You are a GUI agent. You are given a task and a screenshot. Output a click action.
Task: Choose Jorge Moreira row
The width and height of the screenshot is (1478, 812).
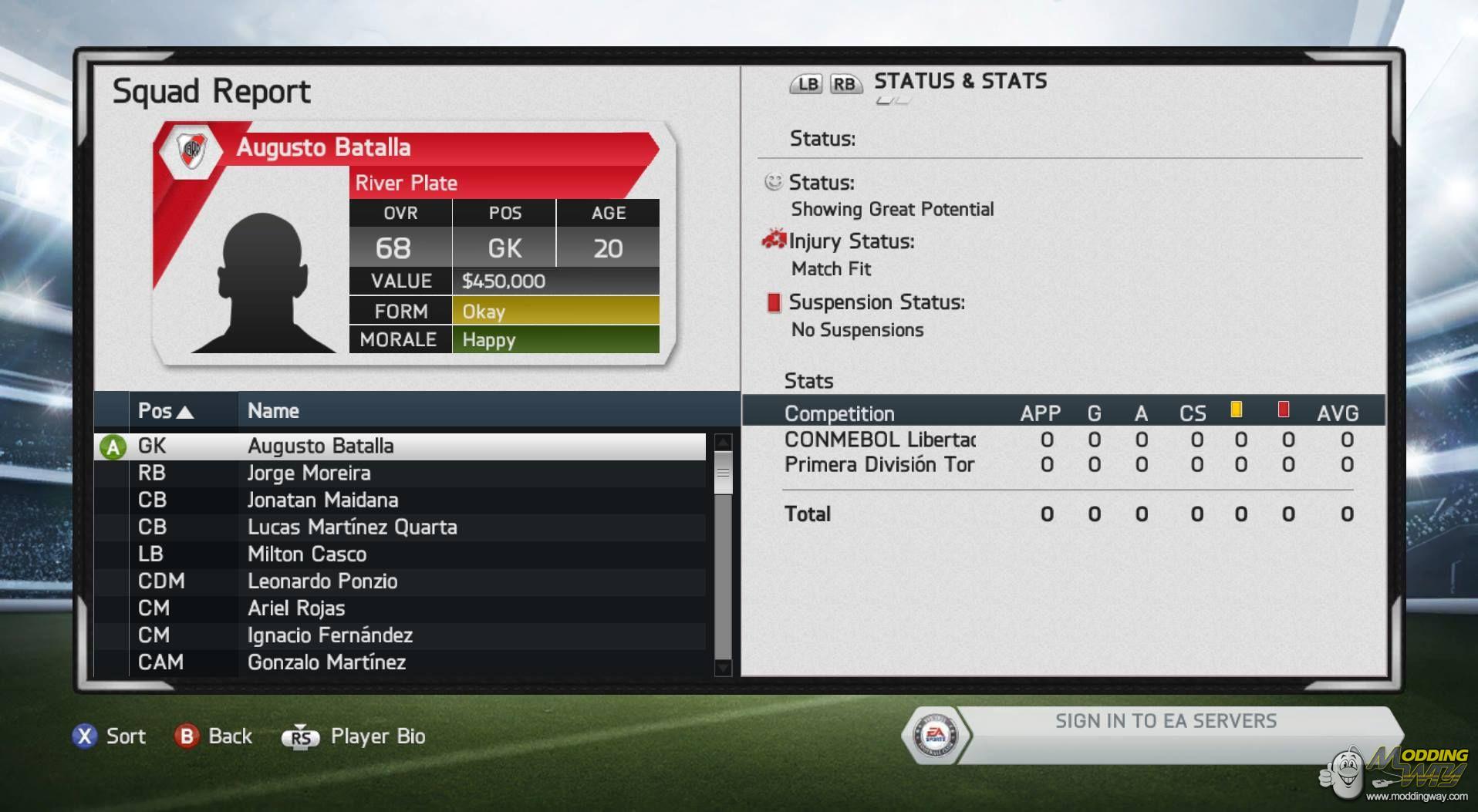click(401, 473)
